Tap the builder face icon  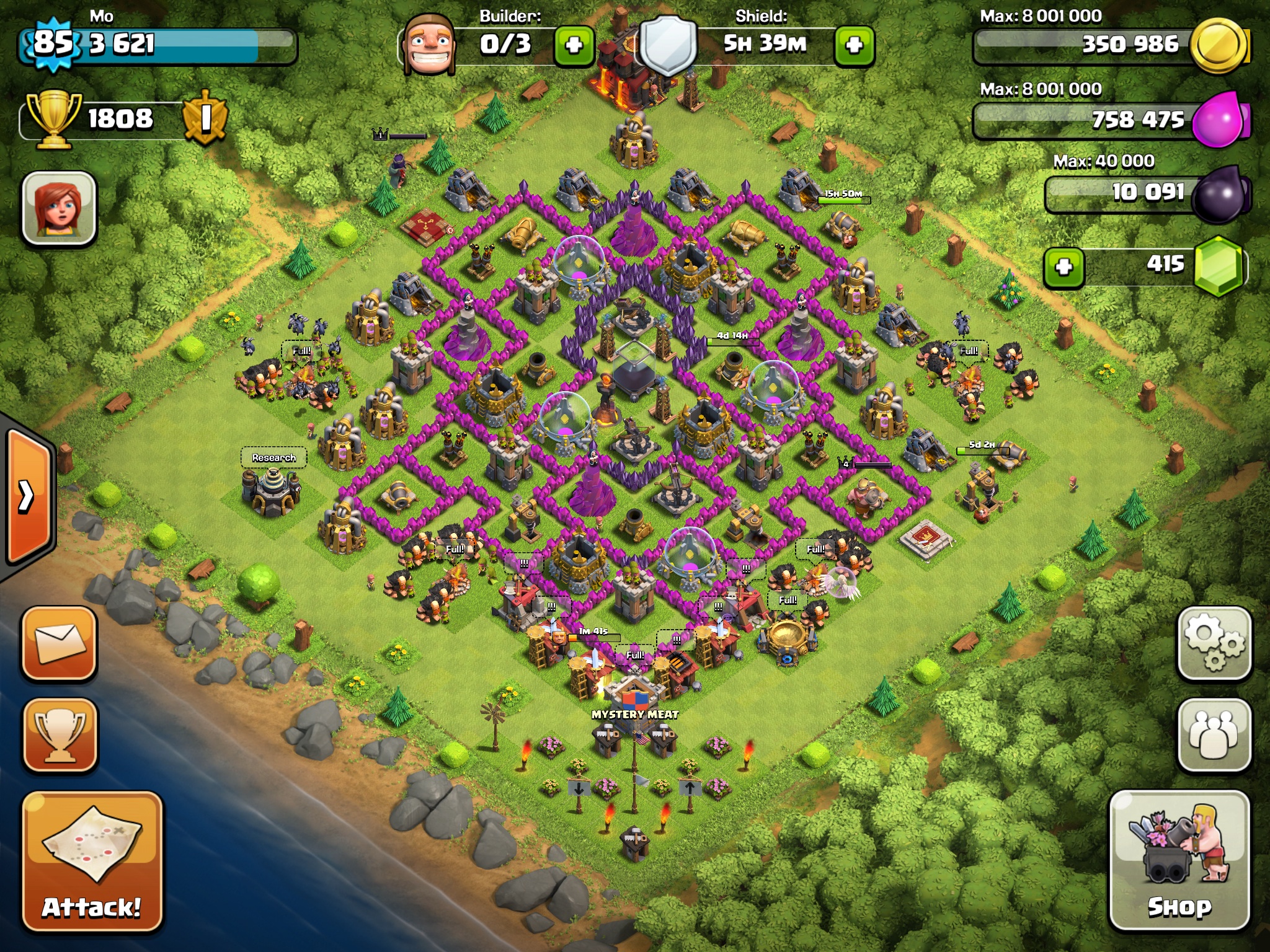click(x=429, y=45)
